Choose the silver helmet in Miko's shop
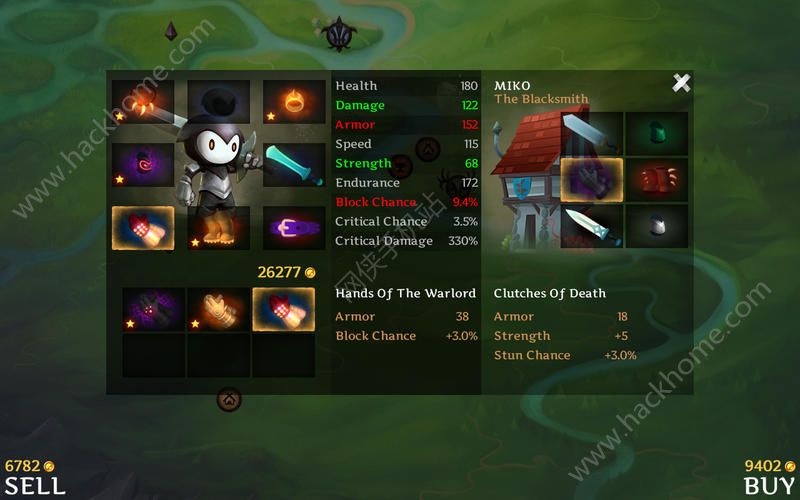 [656, 226]
